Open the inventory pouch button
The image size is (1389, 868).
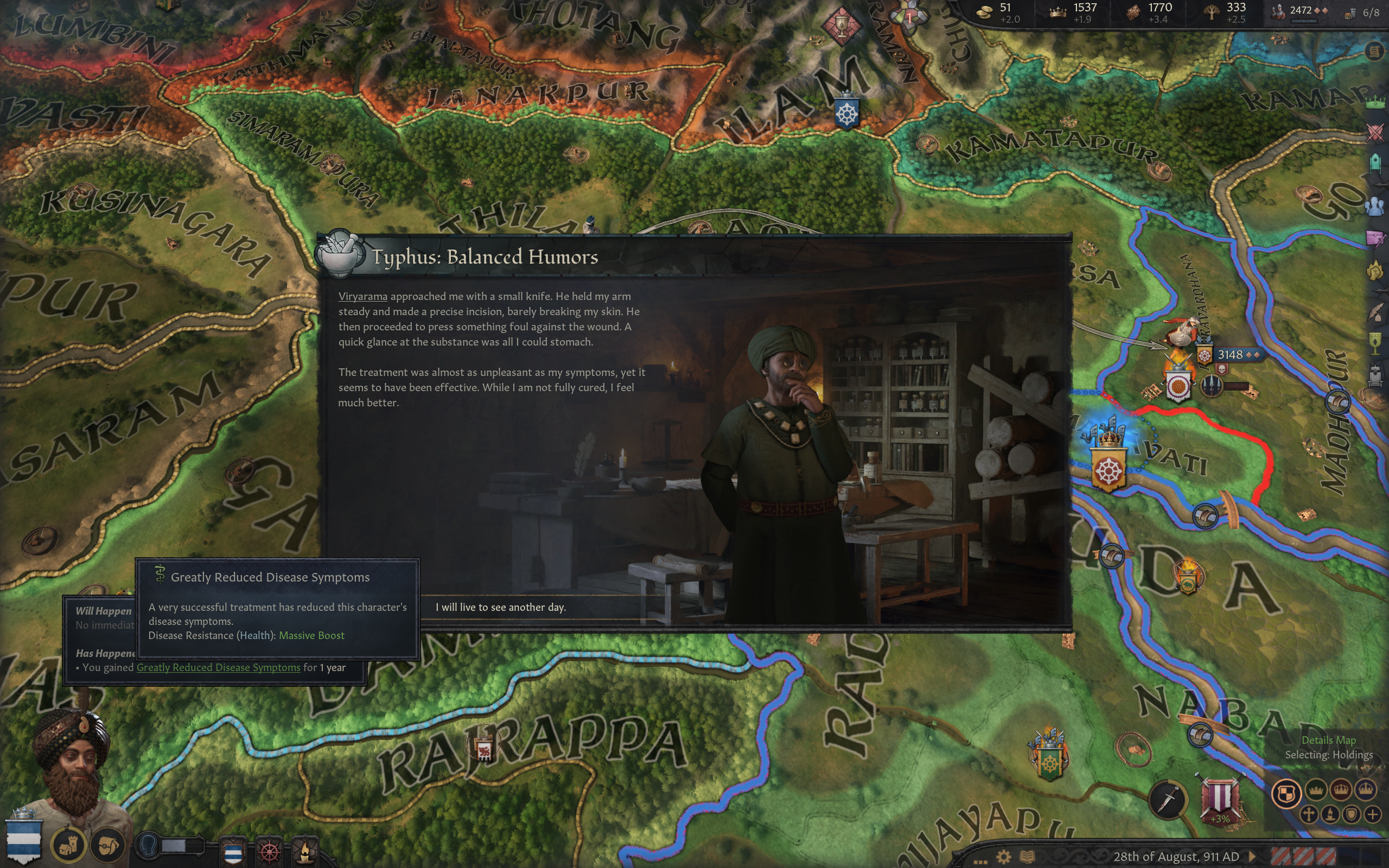(x=108, y=845)
